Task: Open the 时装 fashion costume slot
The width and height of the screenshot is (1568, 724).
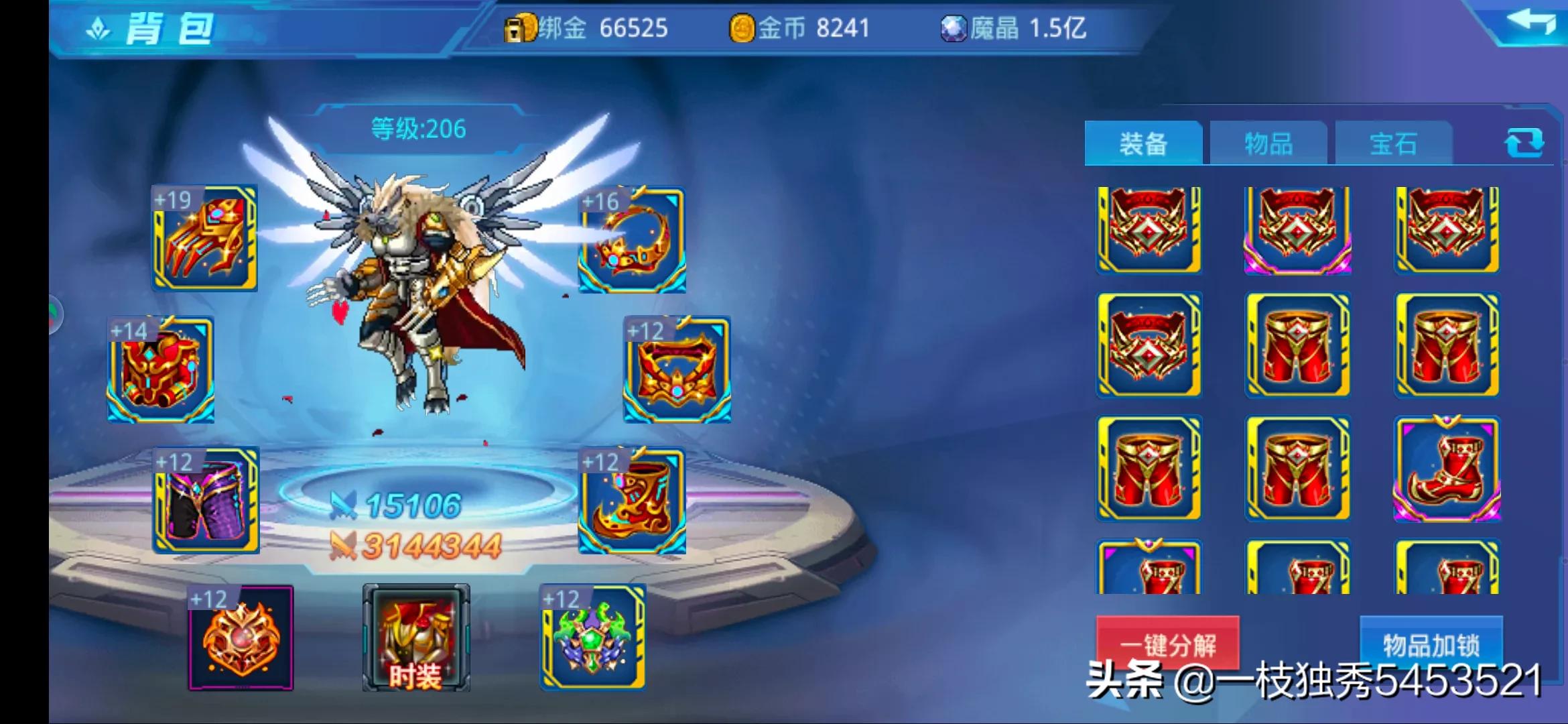Action: coord(416,638)
